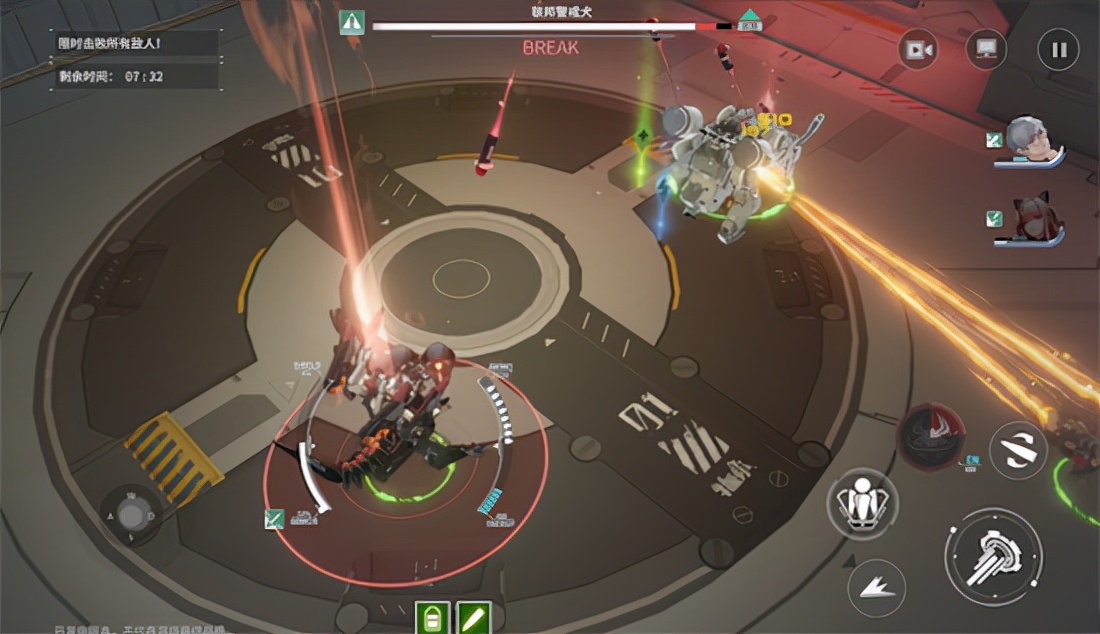
Task: Use the dash ability button
Action: [877, 587]
